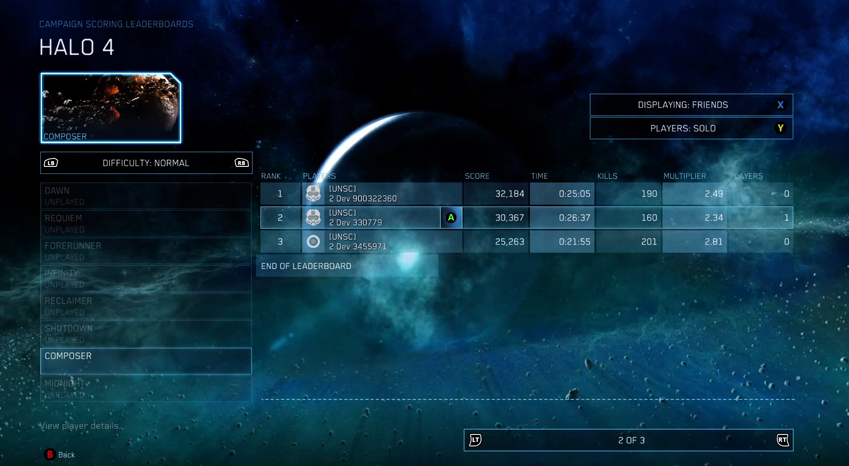The width and height of the screenshot is (849, 466).
Task: Select the highlighted Composer mission entry
Action: (145, 361)
